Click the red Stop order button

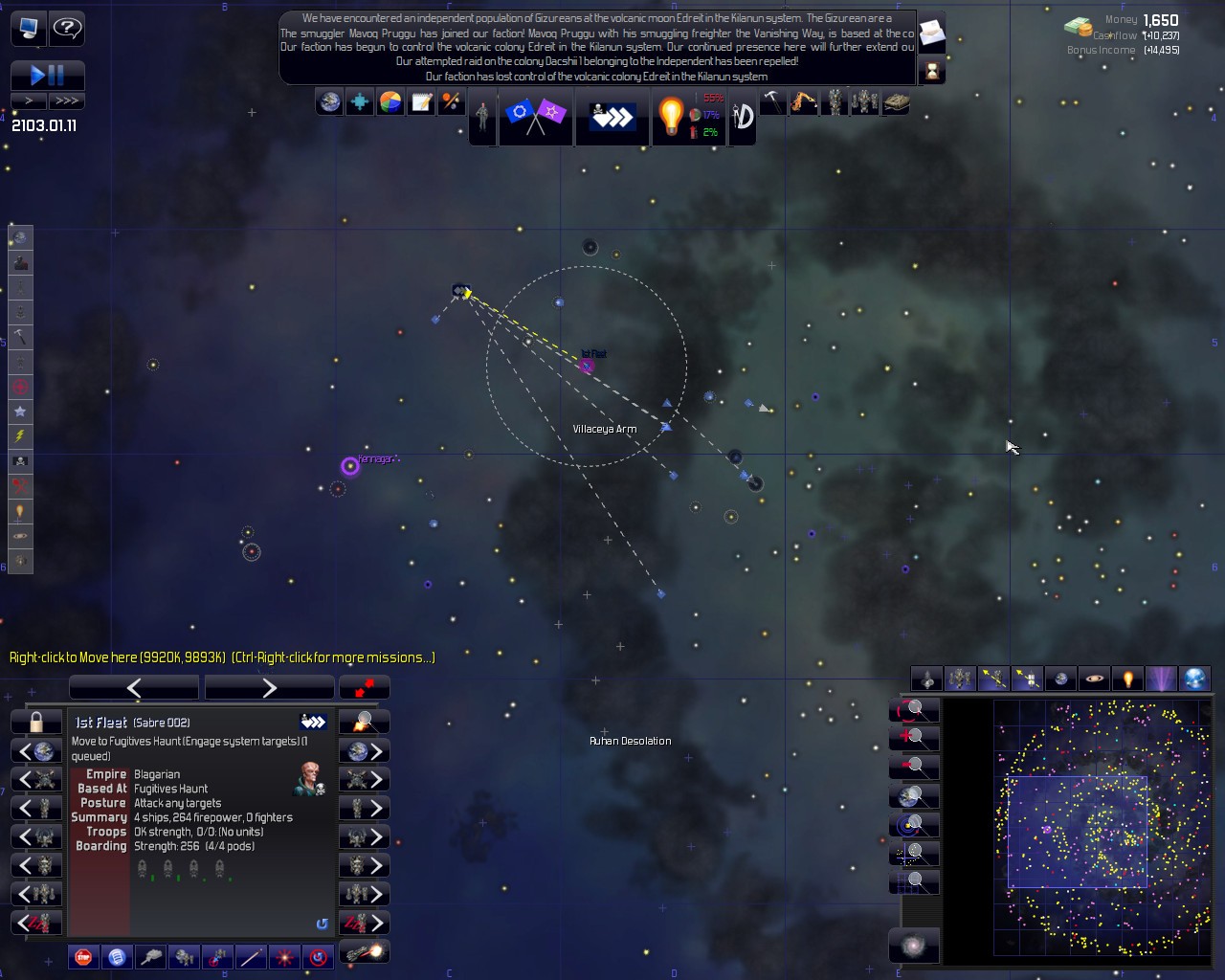[84, 955]
